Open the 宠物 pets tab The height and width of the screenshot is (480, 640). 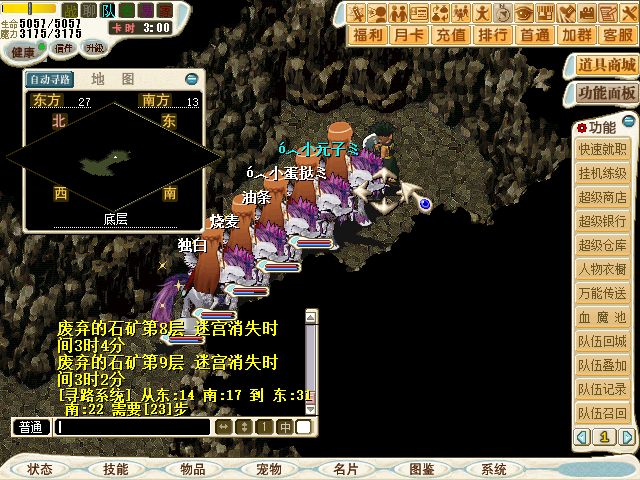(x=268, y=469)
